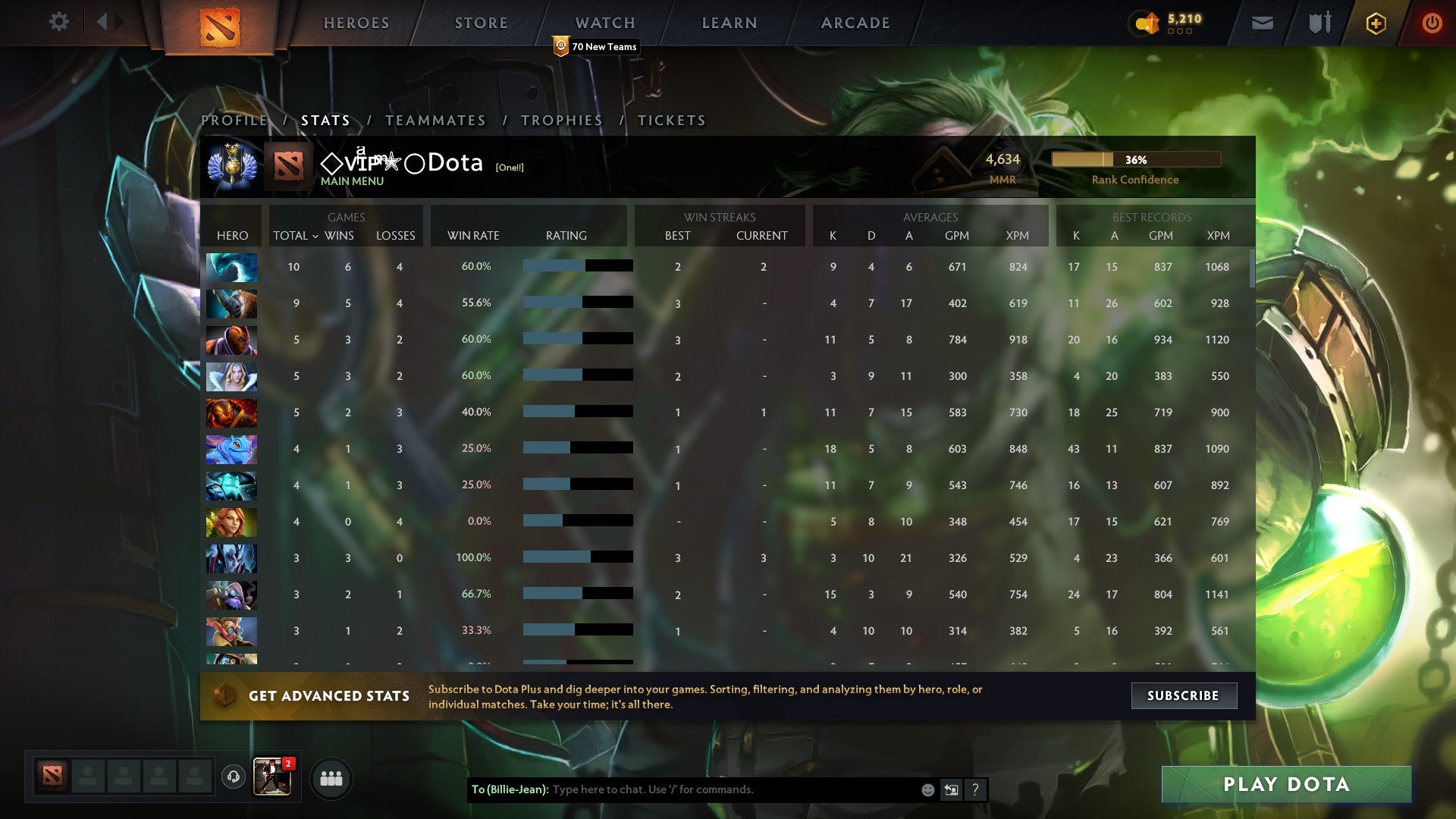Click the SUBSCRIBE button for Dota Plus
Screen dimensions: 1456x819
(1184, 695)
